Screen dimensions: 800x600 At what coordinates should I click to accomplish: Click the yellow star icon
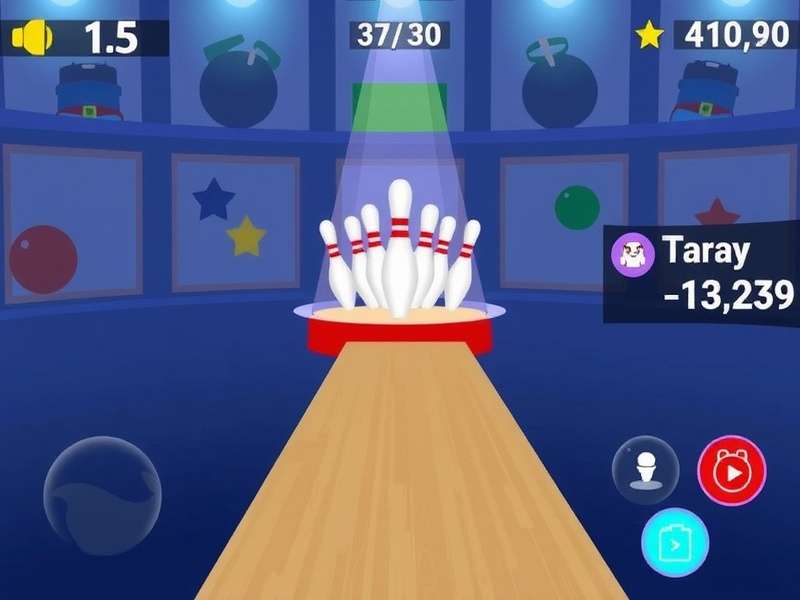pos(650,36)
